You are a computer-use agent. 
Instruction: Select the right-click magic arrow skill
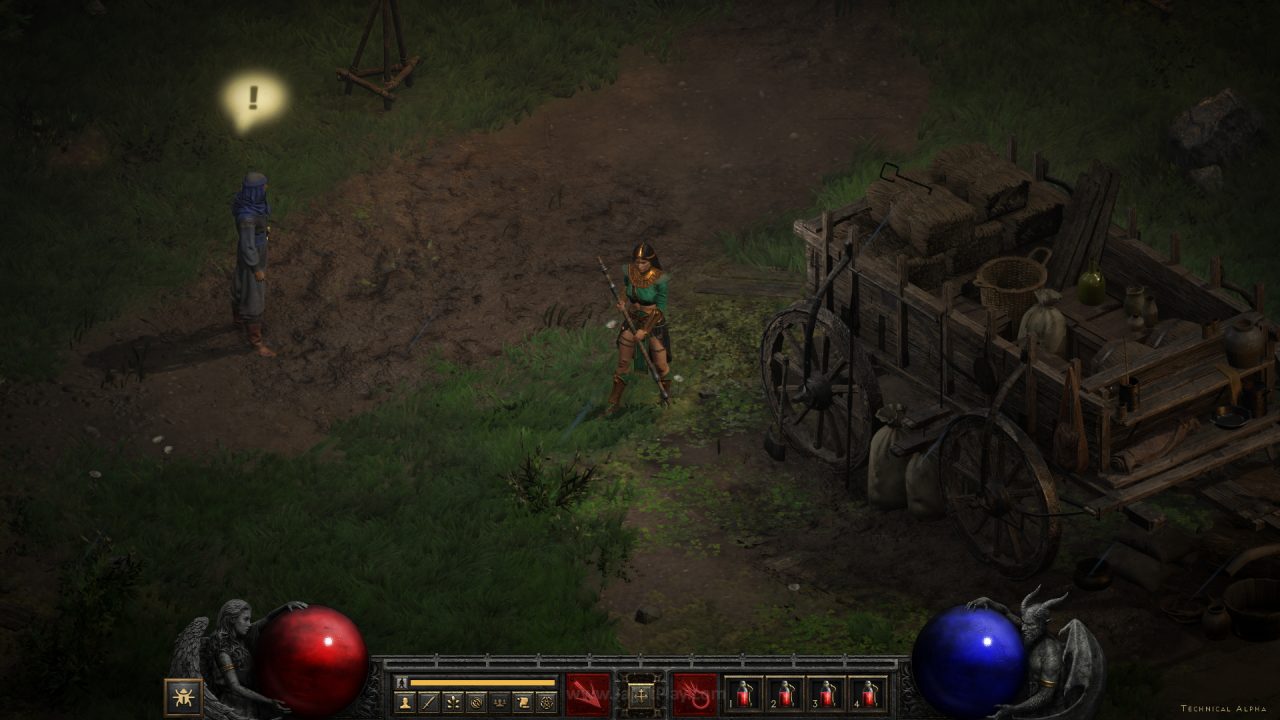(x=694, y=694)
